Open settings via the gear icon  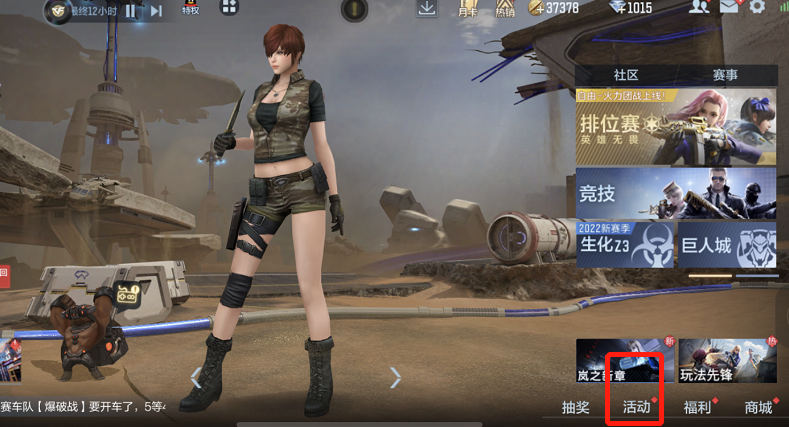click(757, 8)
